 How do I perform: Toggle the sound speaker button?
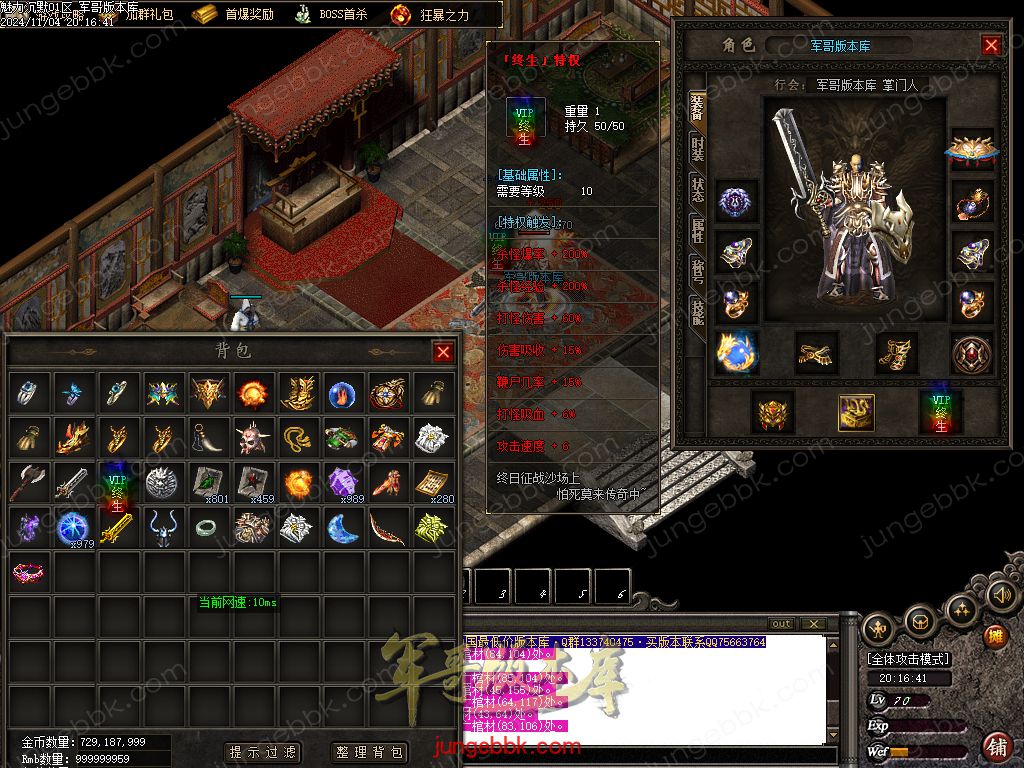point(1001,596)
